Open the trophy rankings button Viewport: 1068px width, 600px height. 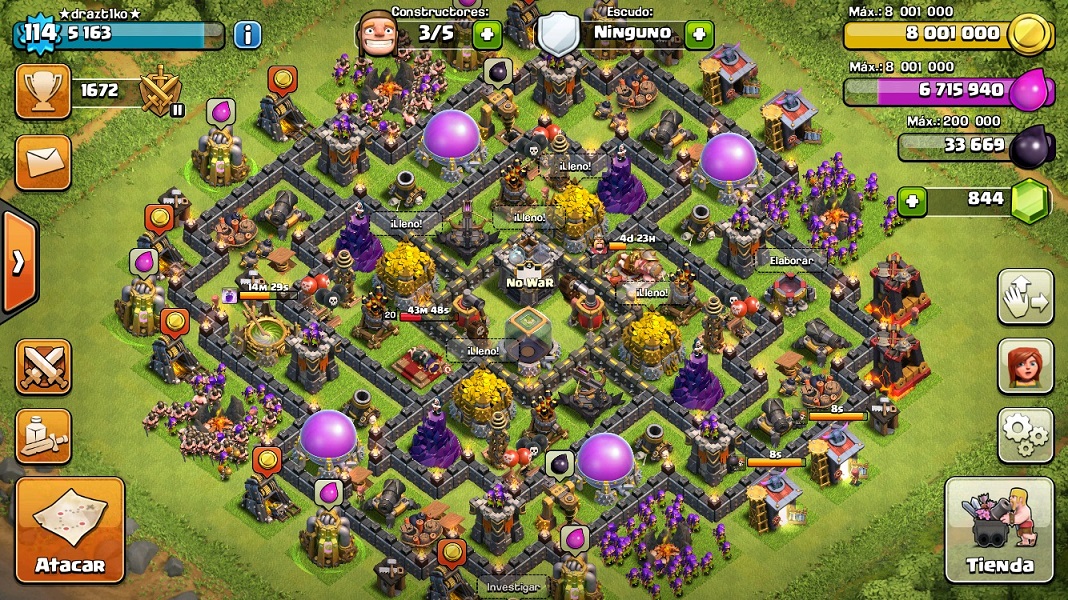[43, 91]
